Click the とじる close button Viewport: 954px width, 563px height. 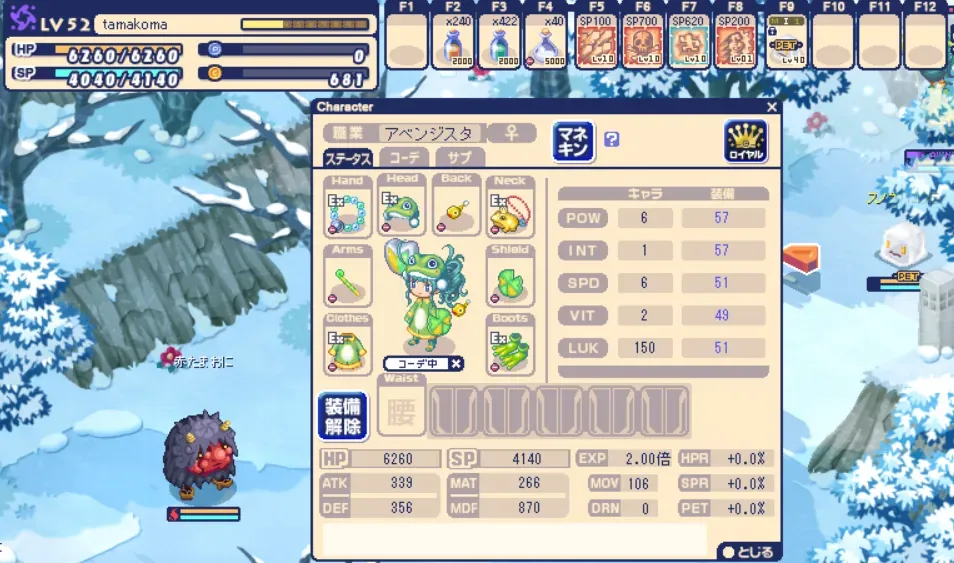(x=748, y=552)
